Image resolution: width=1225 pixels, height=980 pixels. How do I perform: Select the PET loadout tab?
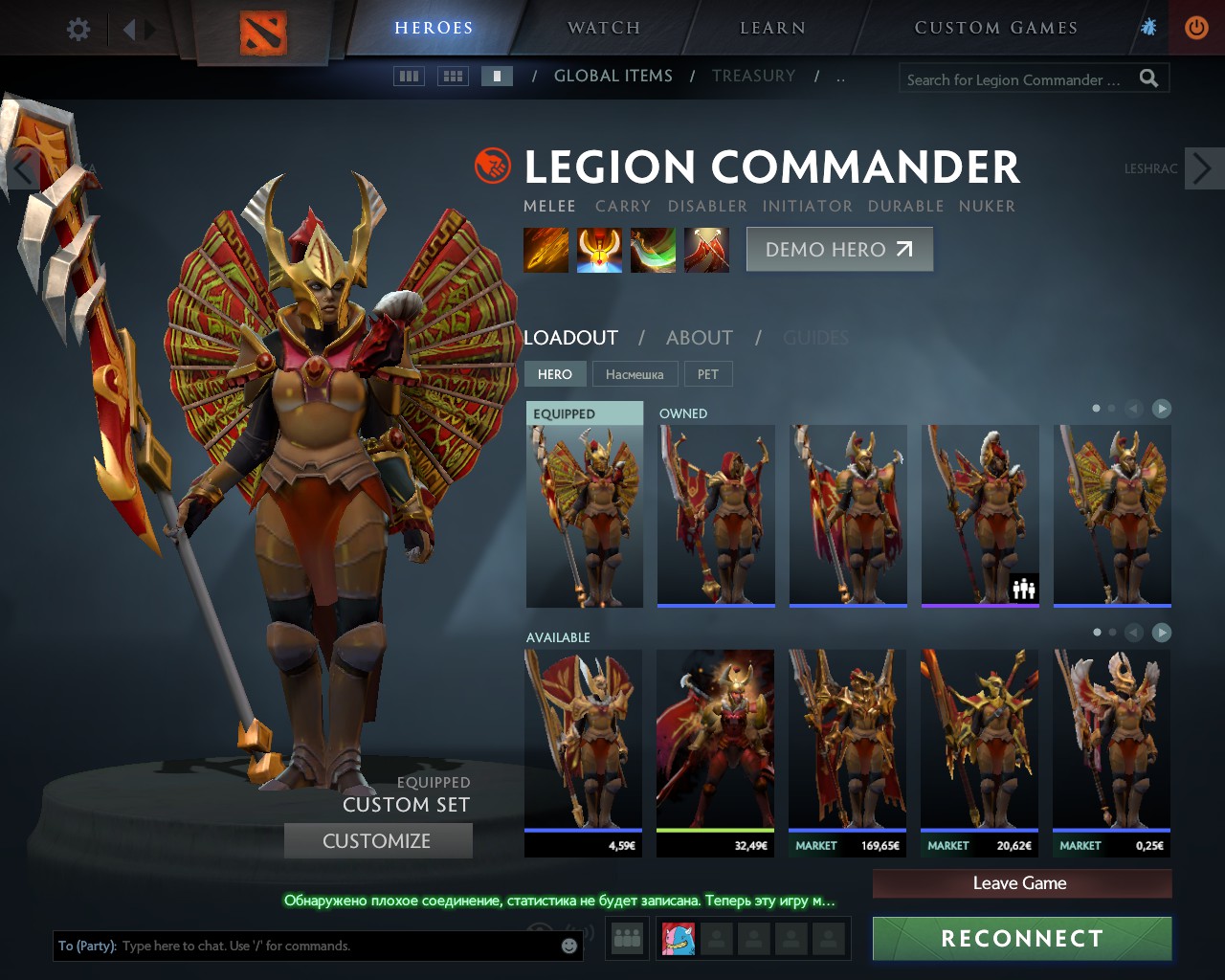pos(708,374)
